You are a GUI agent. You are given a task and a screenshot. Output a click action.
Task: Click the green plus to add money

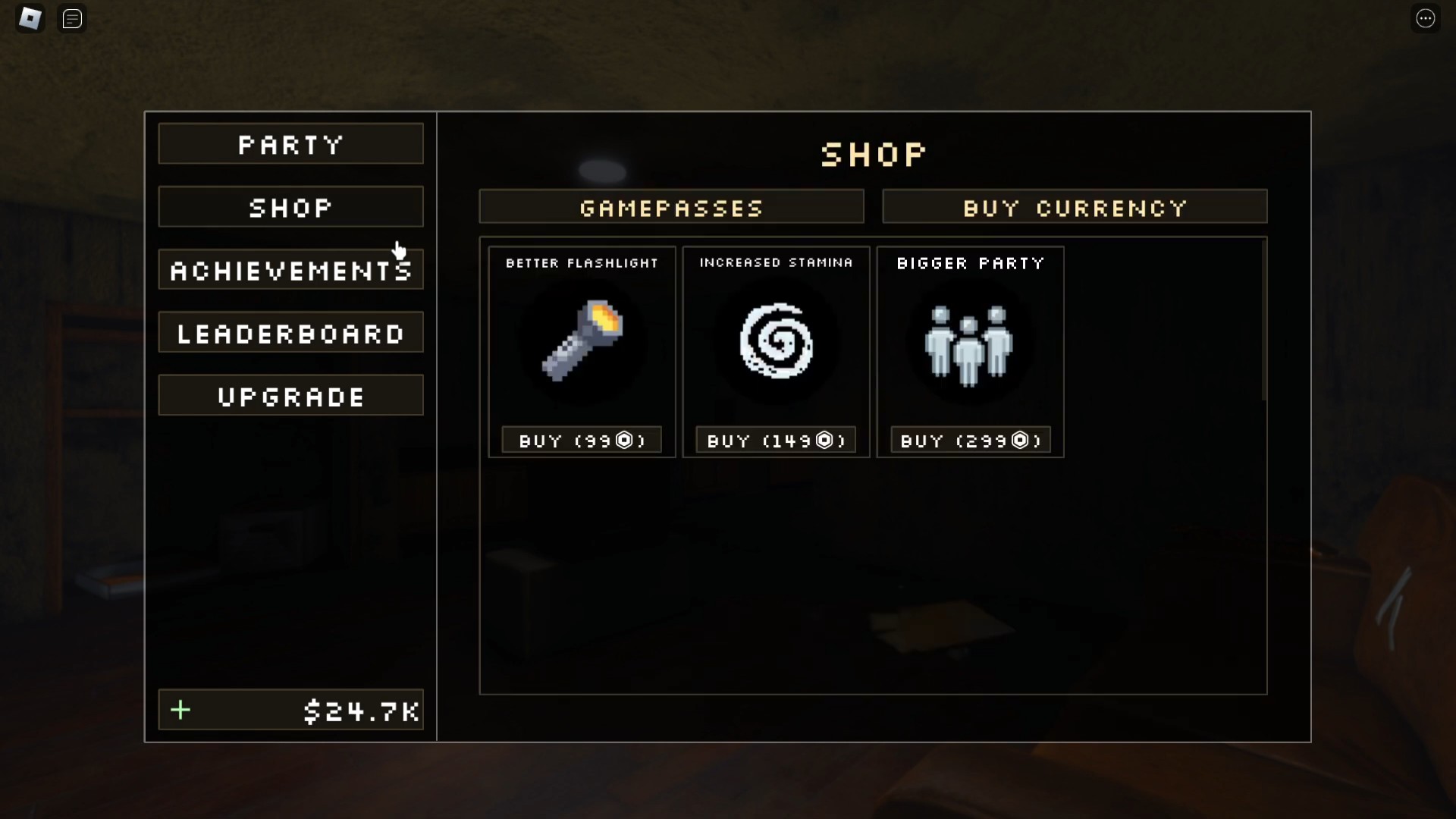click(180, 711)
